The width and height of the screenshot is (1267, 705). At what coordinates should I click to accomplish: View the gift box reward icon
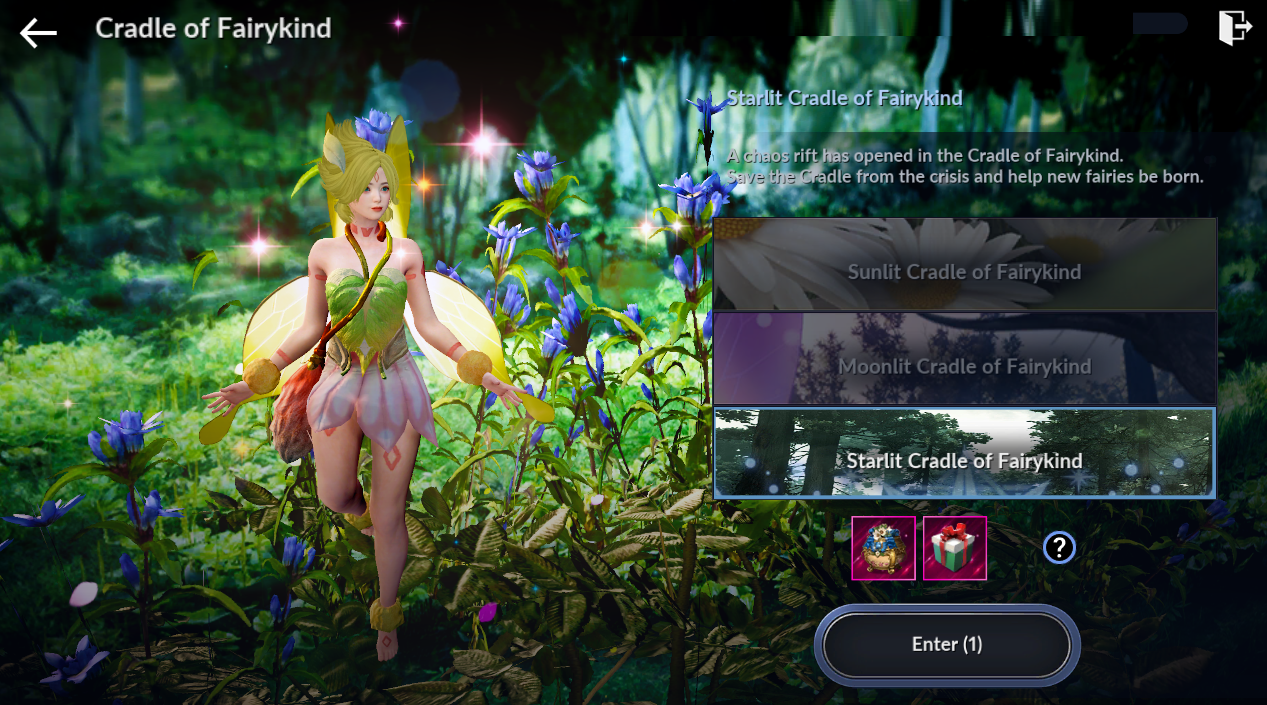[x=955, y=548]
